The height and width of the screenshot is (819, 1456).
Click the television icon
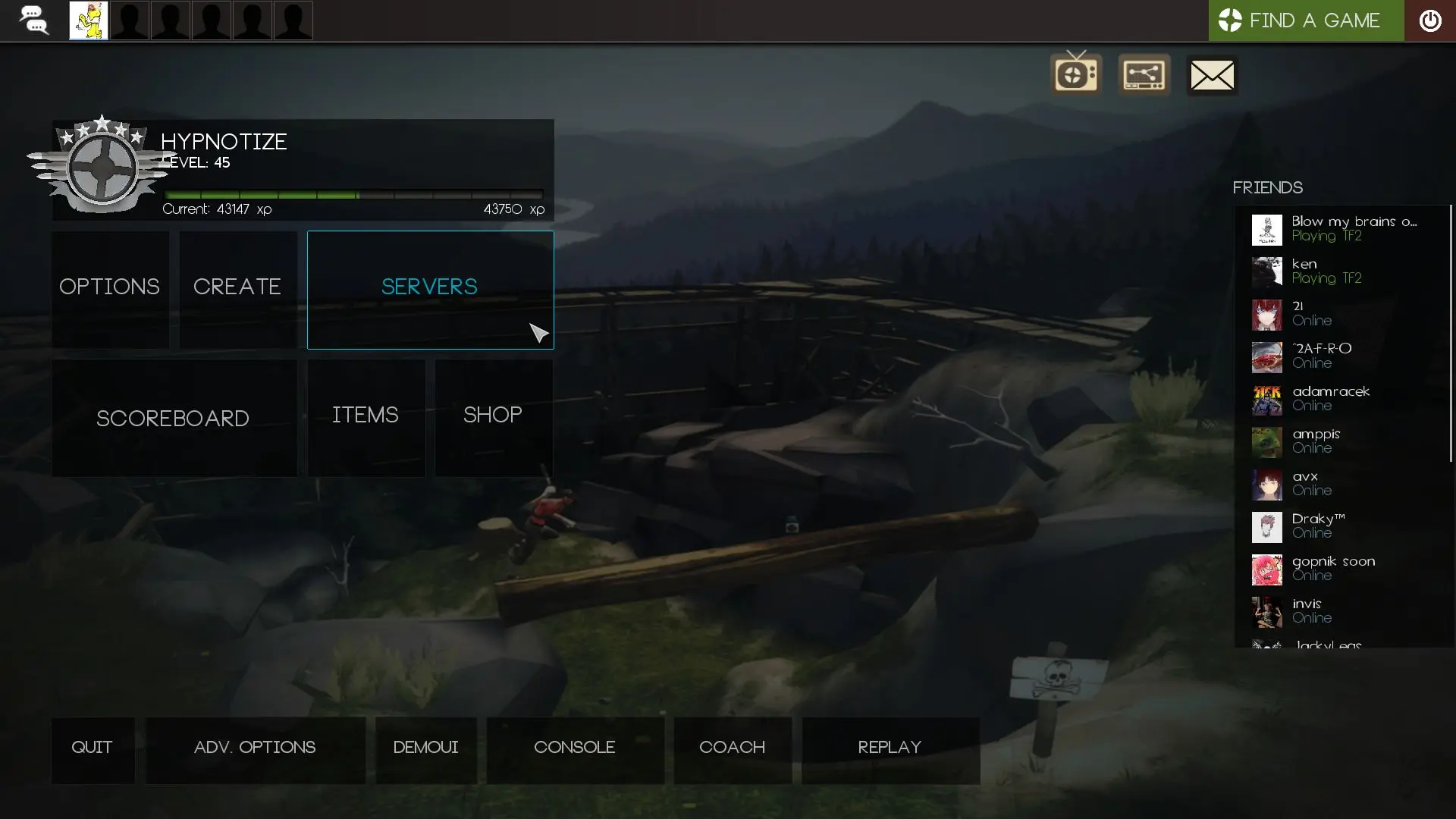(1076, 74)
